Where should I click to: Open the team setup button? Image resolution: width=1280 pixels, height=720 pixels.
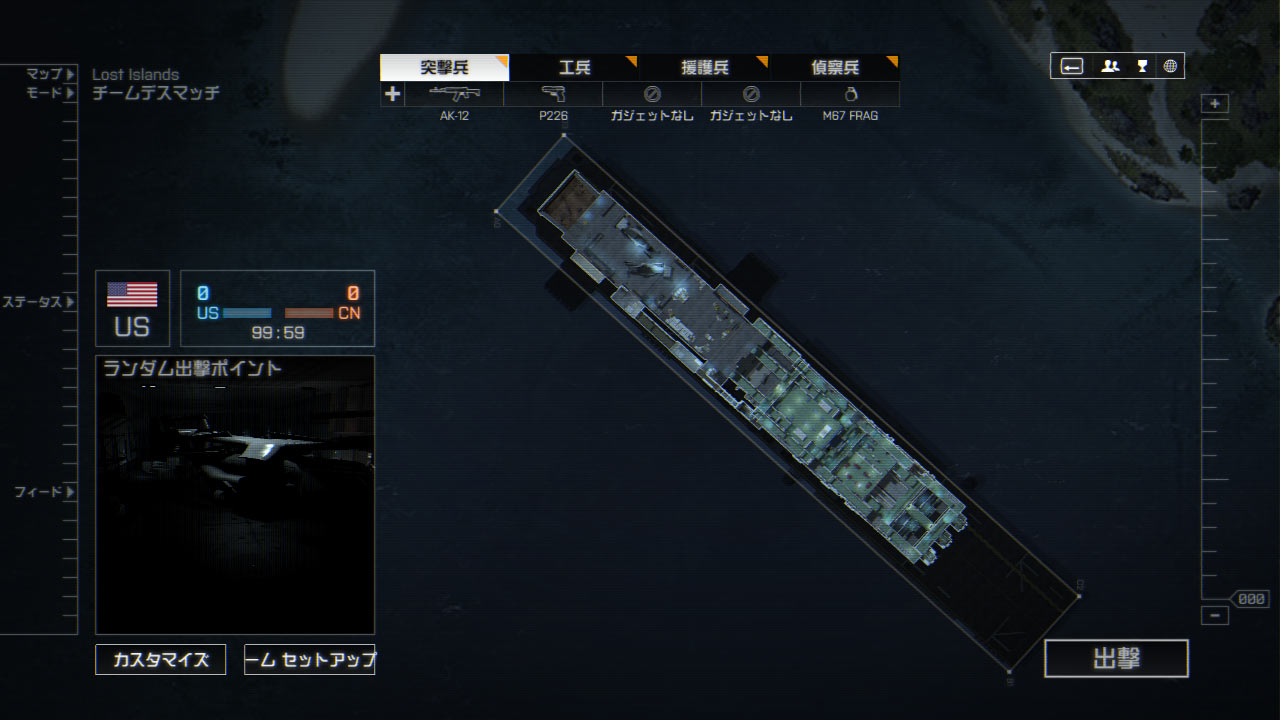[x=310, y=660]
